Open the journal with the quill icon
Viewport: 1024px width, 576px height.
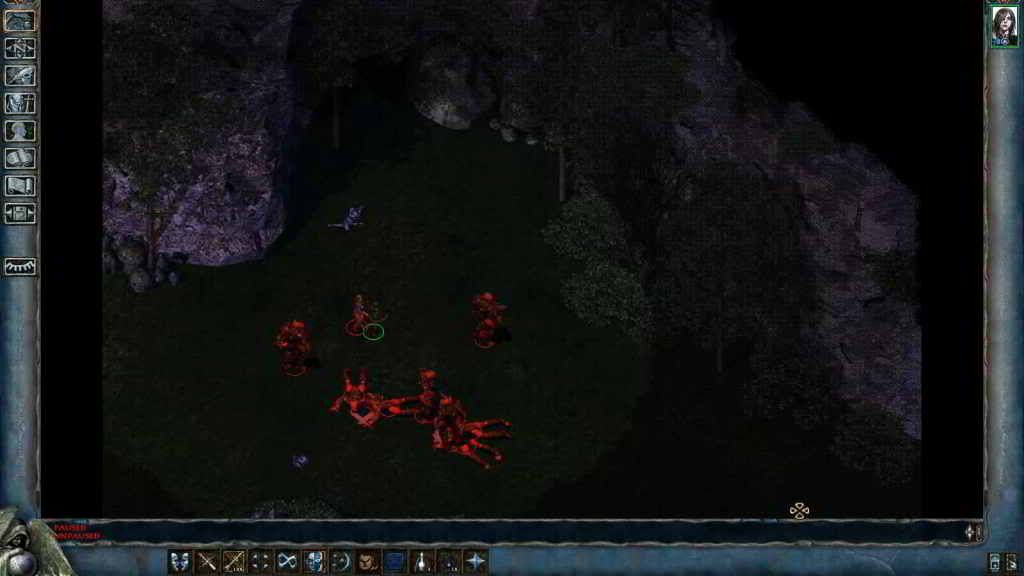[20, 74]
